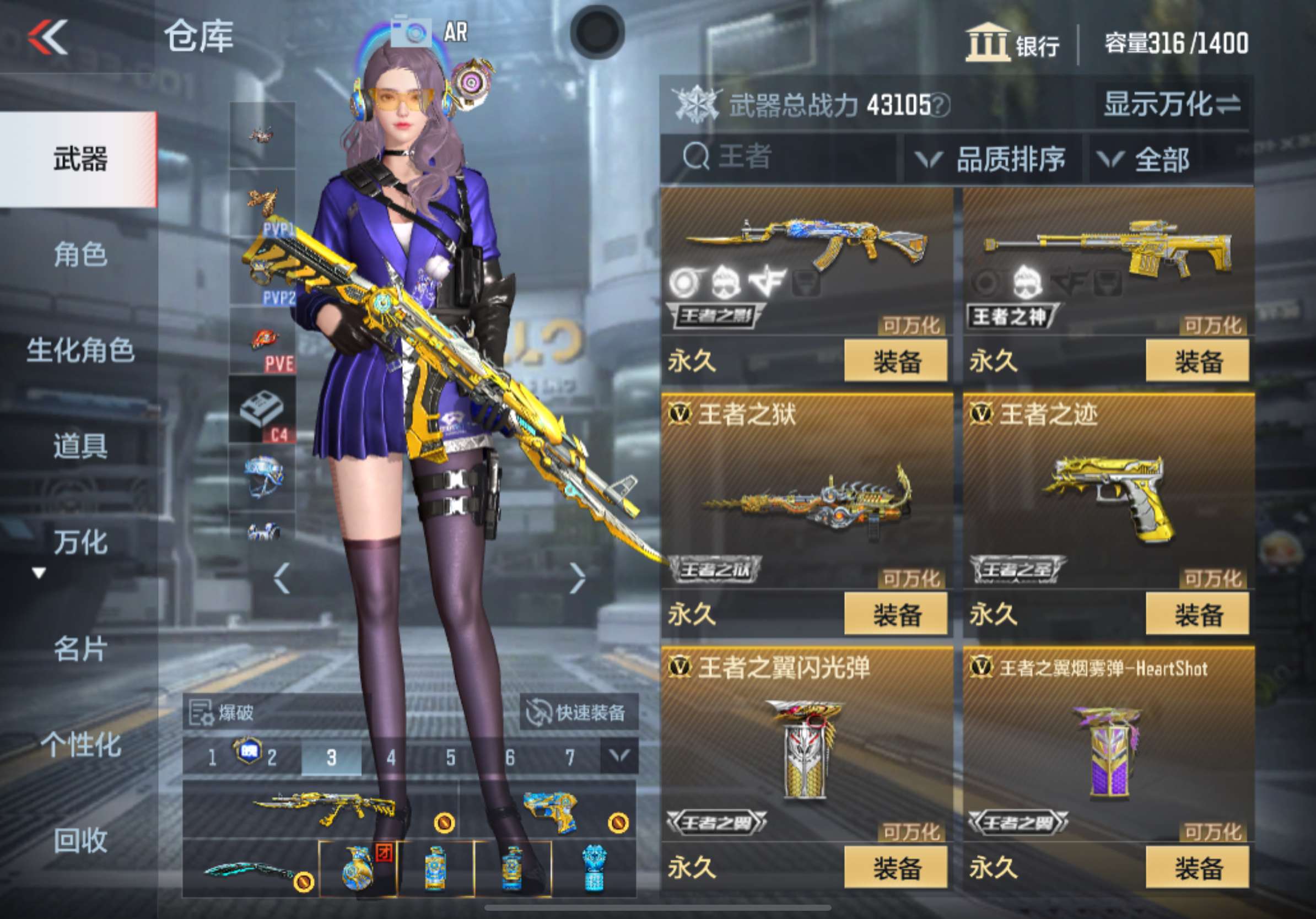
Task: Tap the AR camera icon above the character
Action: [413, 31]
